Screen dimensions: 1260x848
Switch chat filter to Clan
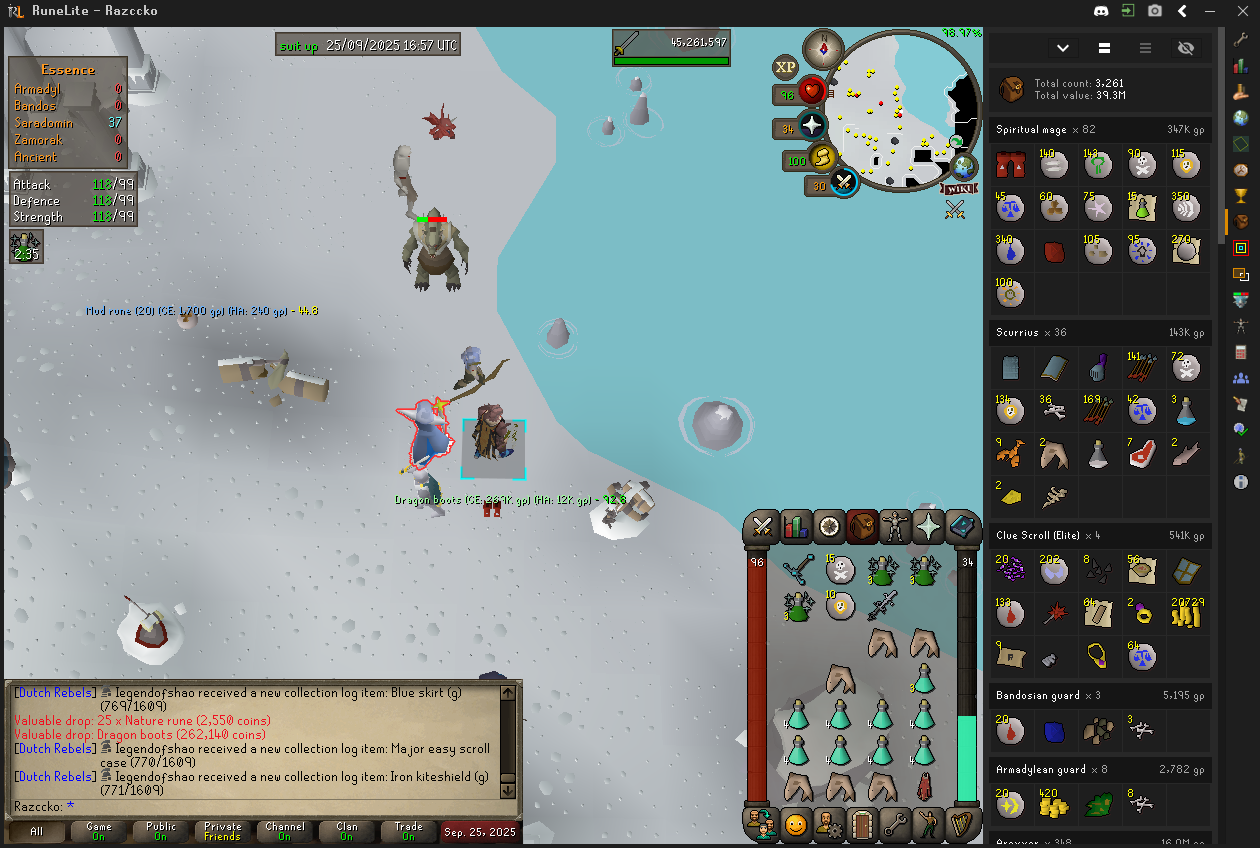coord(346,831)
